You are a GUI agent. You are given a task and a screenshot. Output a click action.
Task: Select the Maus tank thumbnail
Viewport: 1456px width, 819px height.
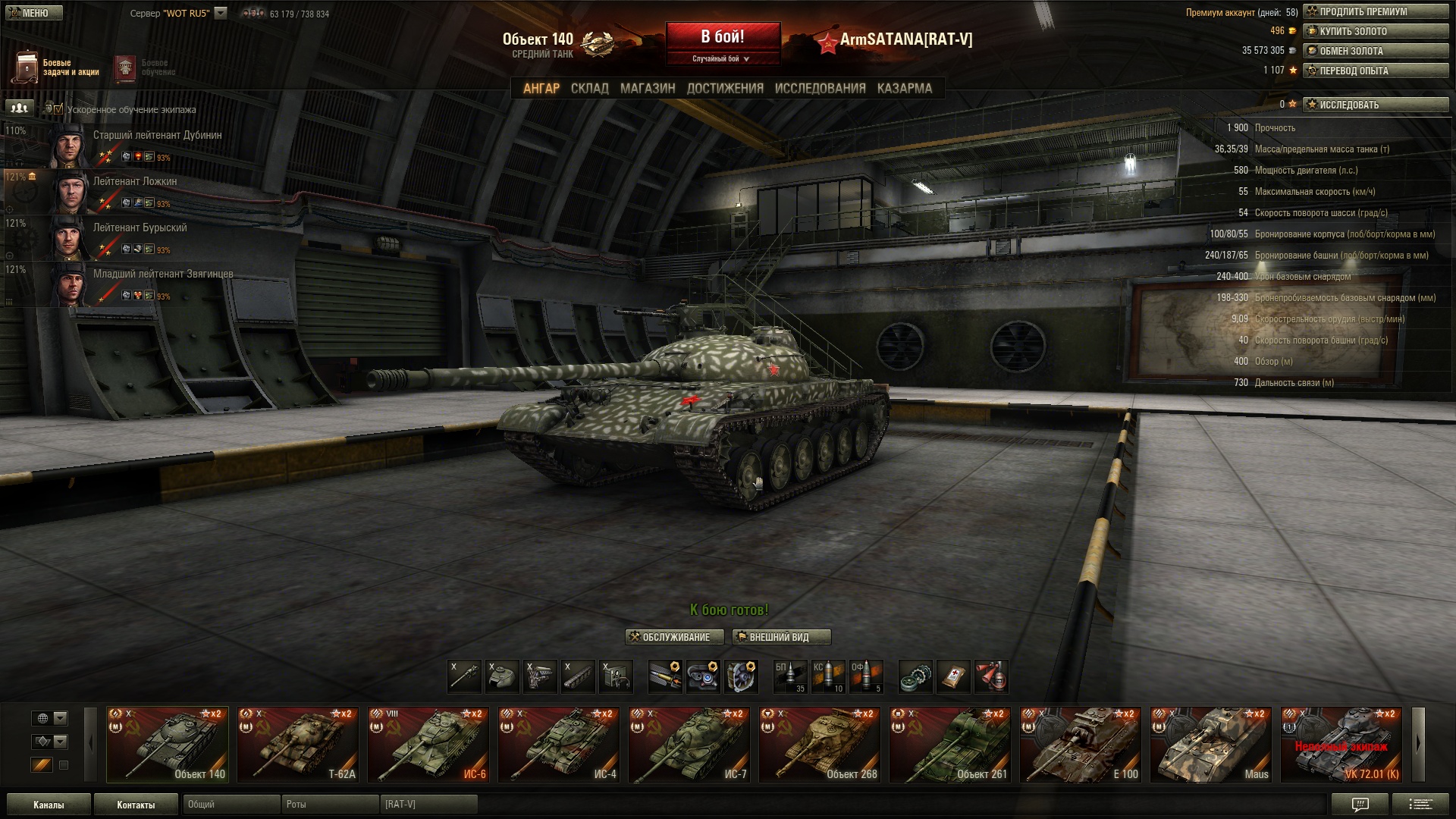pos(1211,745)
